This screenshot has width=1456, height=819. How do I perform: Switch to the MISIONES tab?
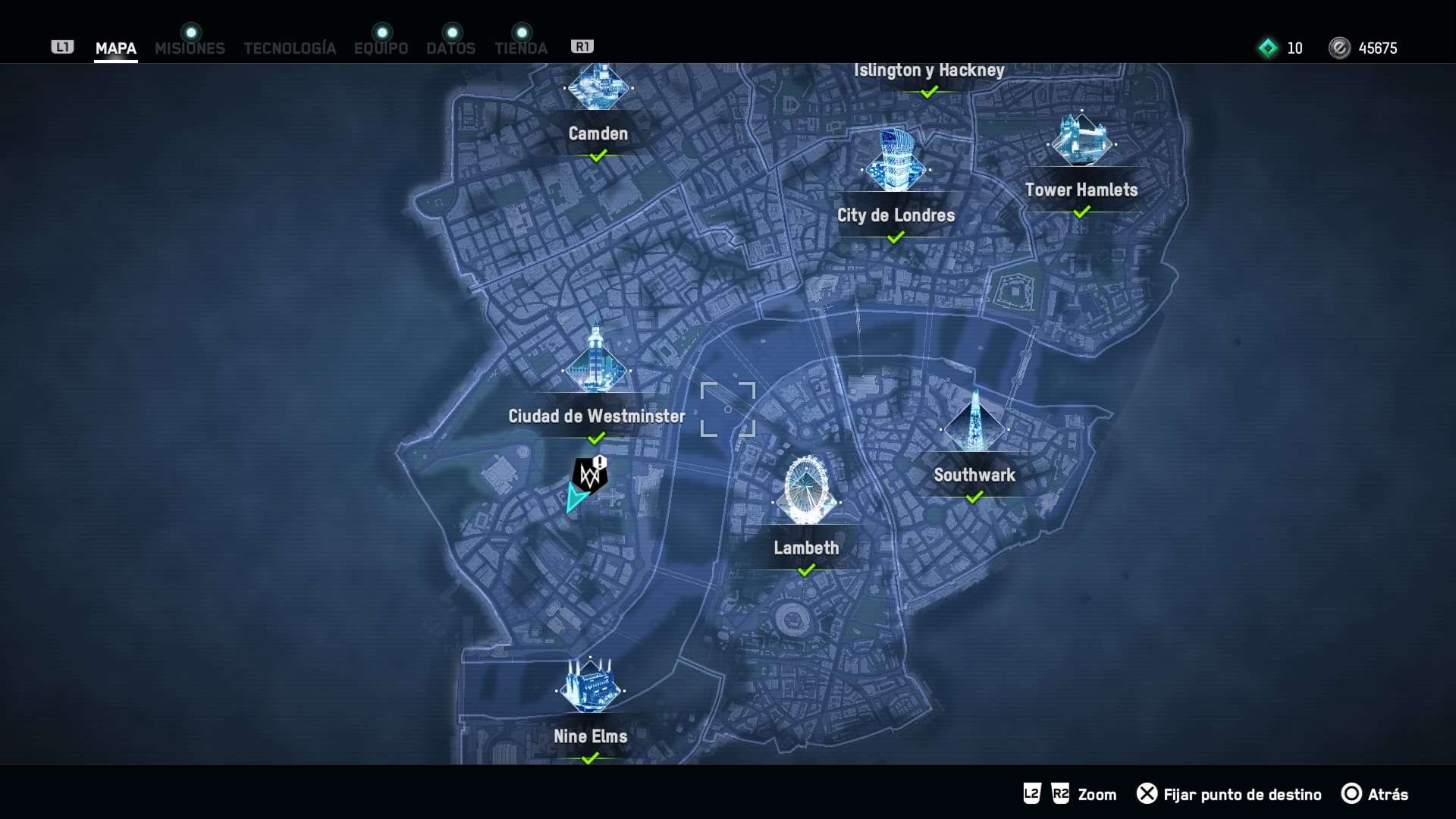(x=190, y=48)
